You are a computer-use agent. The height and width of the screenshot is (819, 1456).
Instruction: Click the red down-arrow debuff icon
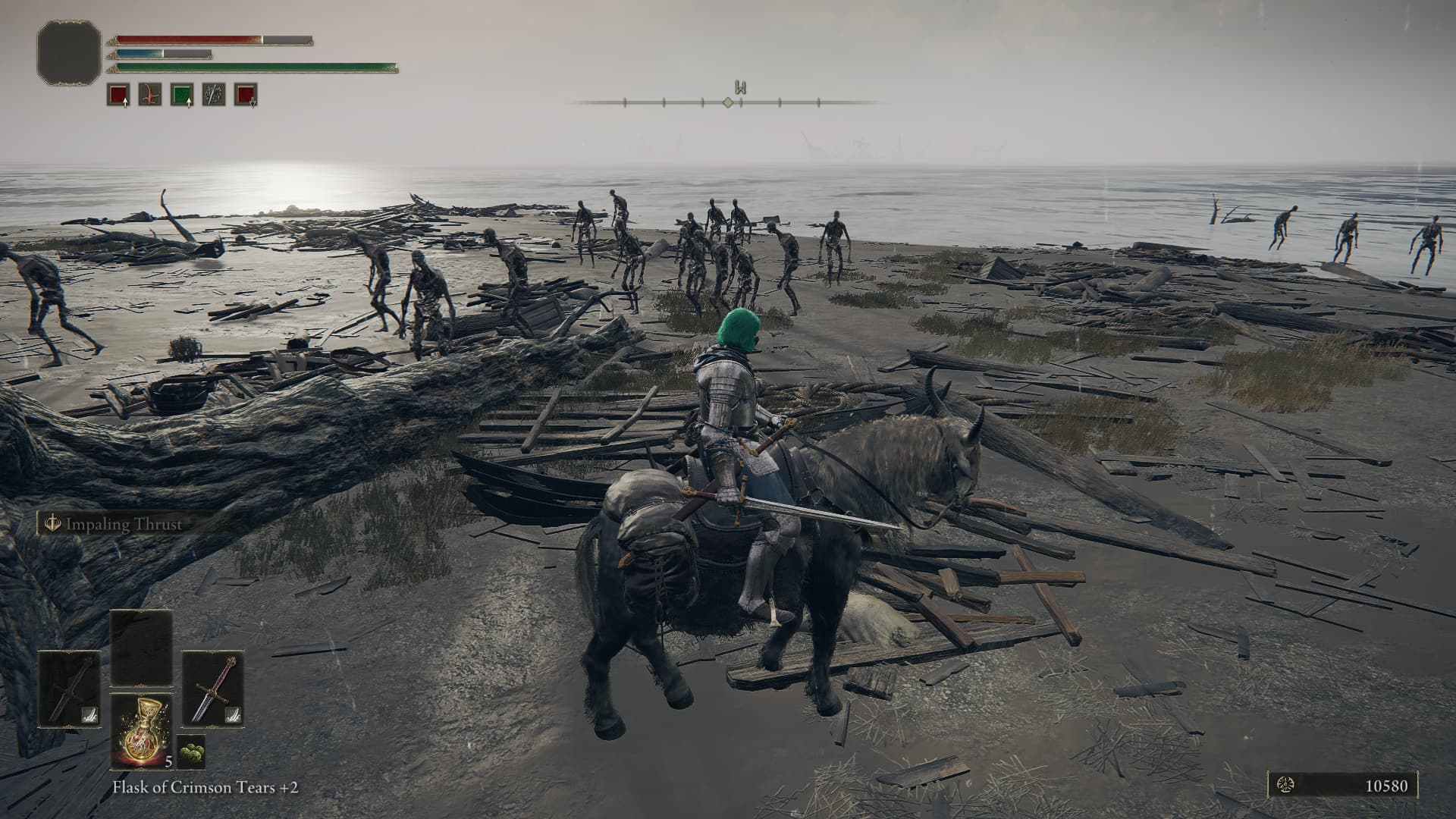click(x=245, y=95)
